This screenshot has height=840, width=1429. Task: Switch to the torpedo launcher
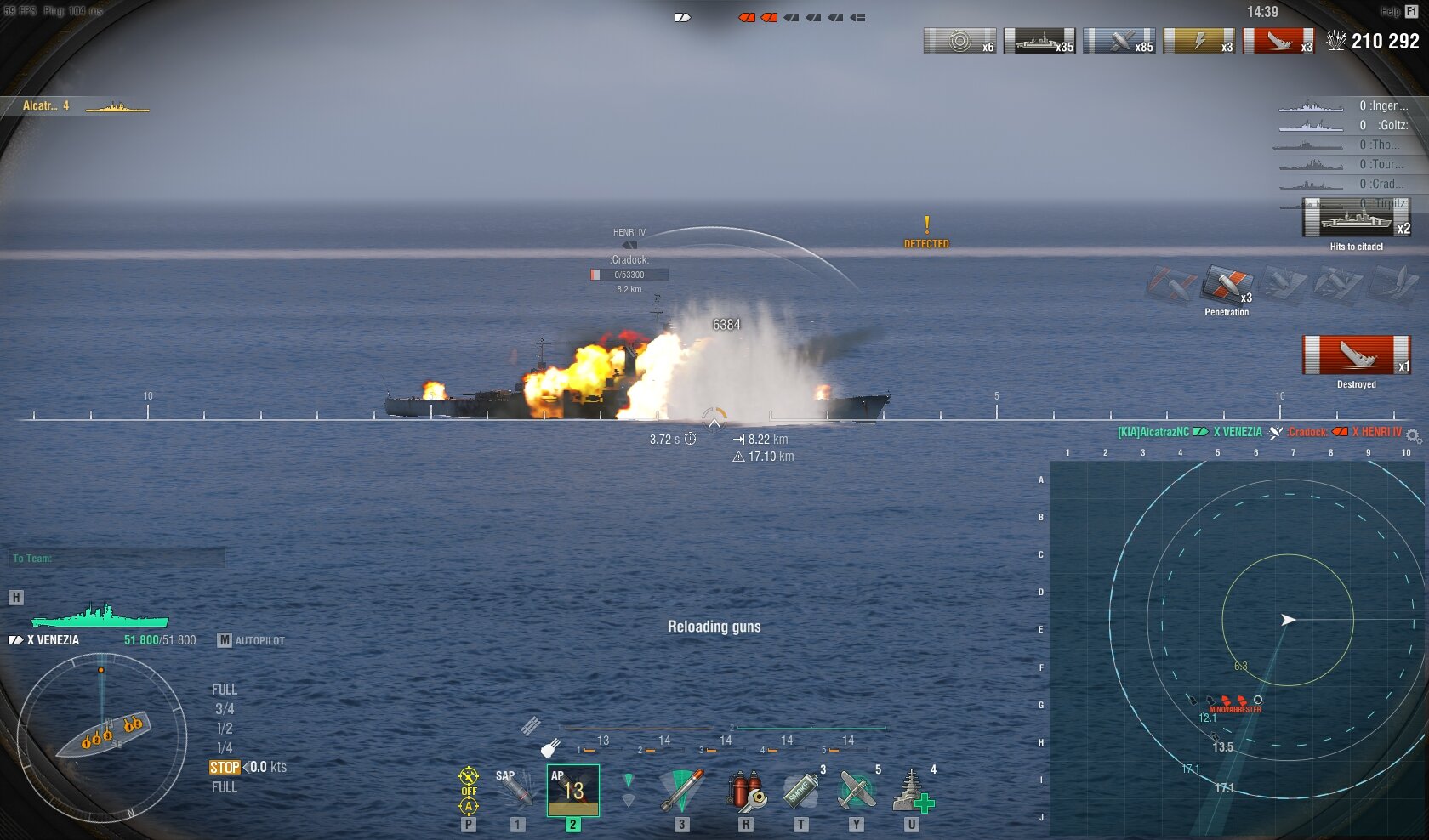pos(681,791)
